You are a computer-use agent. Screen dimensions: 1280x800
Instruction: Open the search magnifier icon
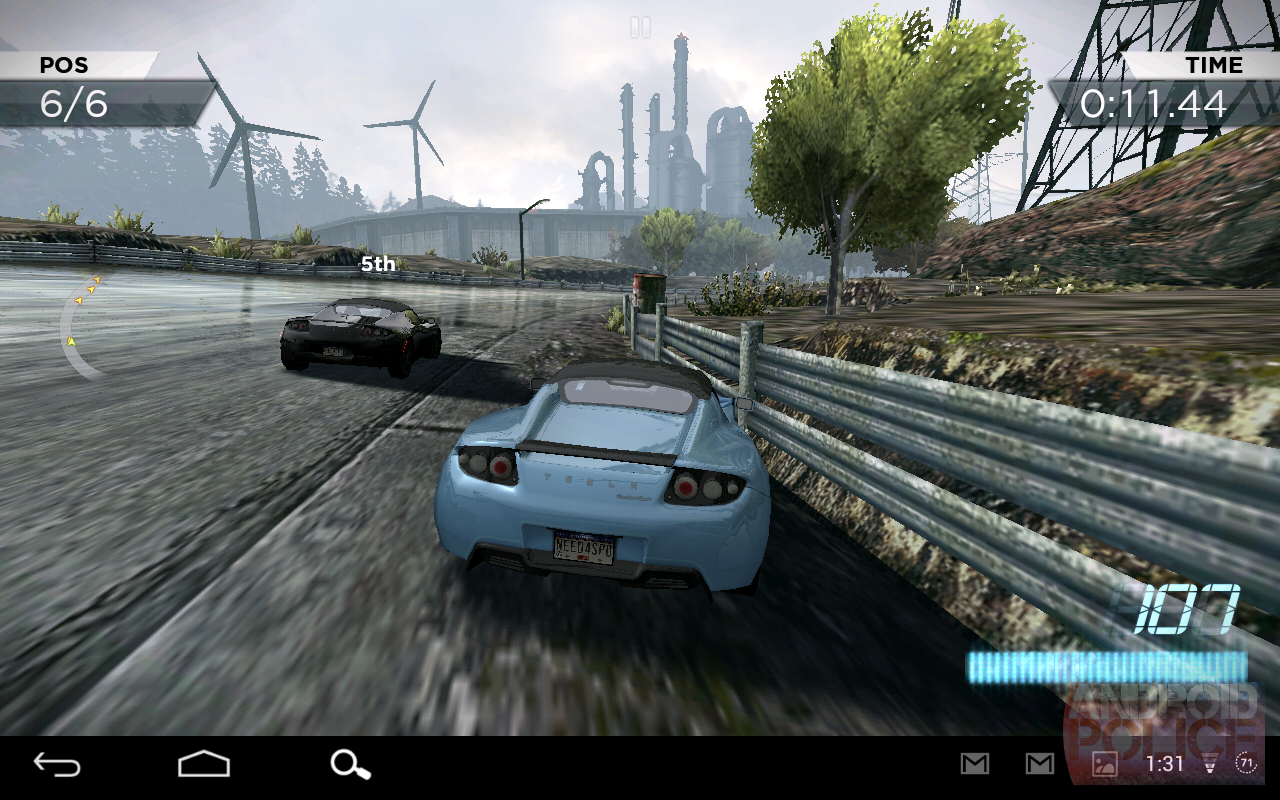point(347,765)
